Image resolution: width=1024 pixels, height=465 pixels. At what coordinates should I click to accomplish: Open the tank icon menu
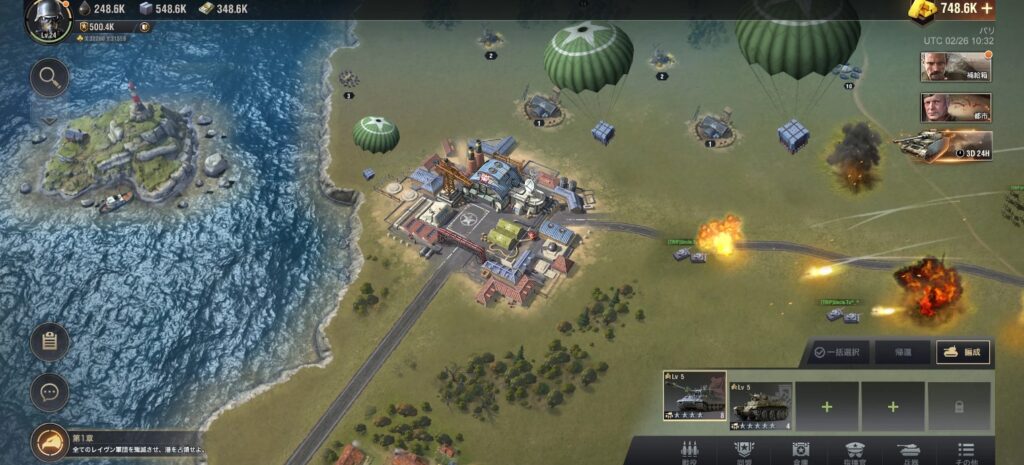tap(909, 451)
